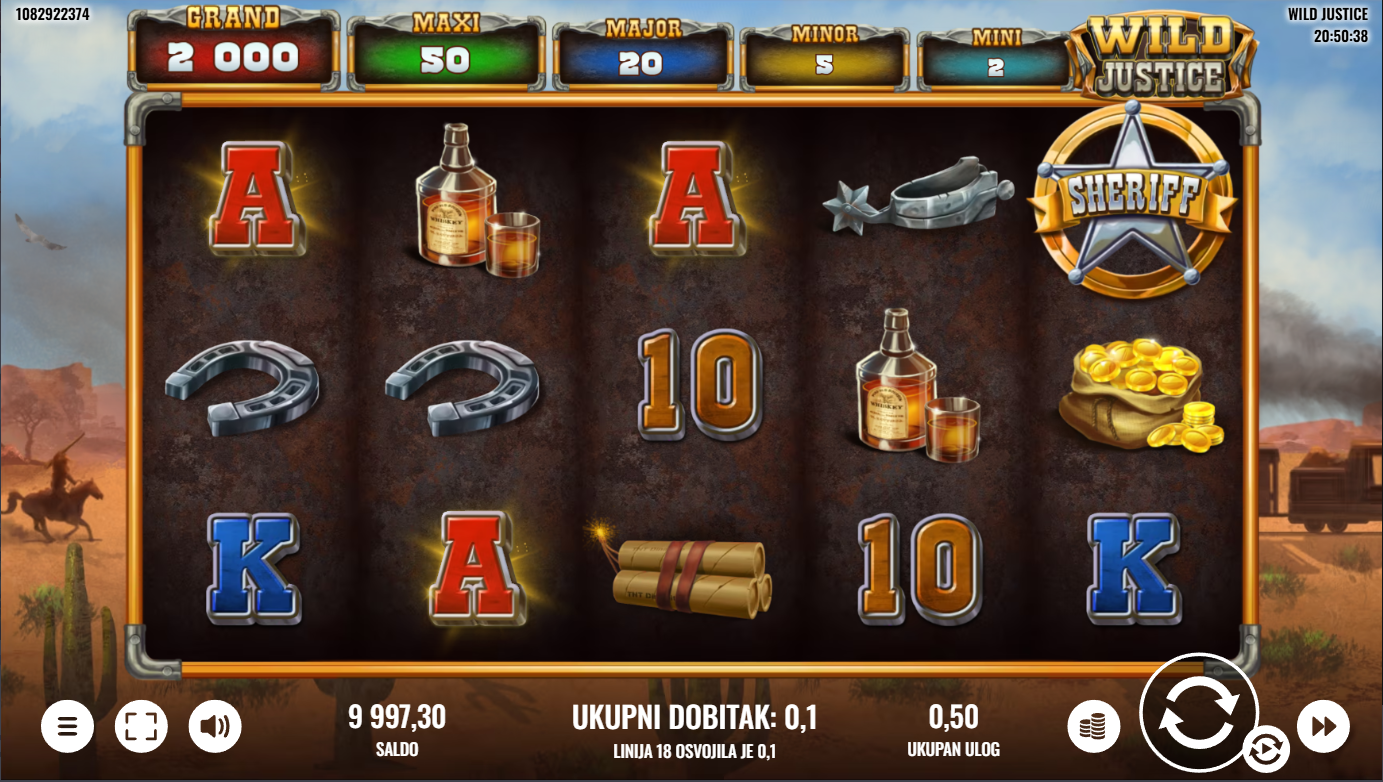Spin the reels

[x=1198, y=712]
